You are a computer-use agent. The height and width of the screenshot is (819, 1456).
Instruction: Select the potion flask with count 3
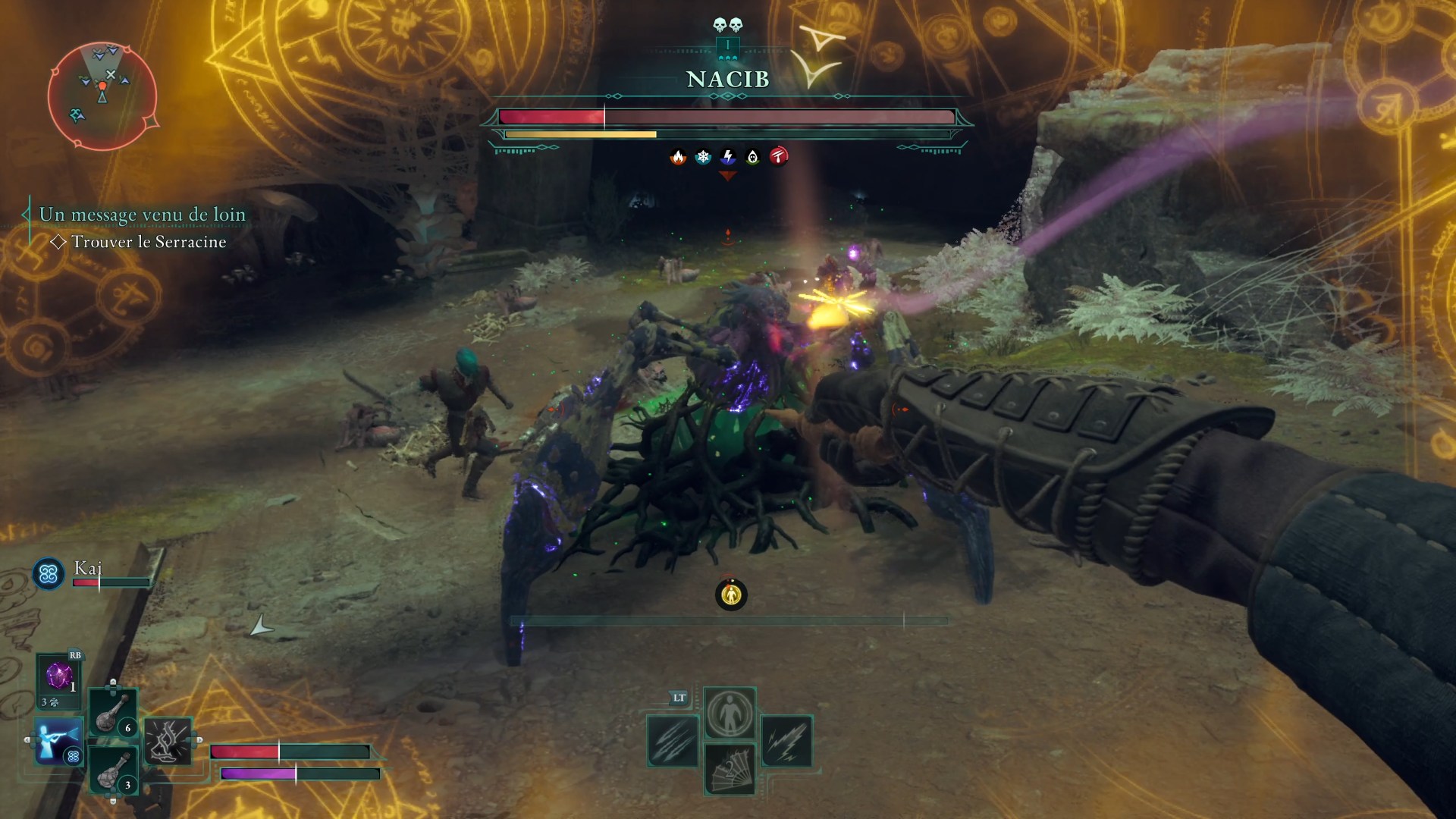(114, 768)
